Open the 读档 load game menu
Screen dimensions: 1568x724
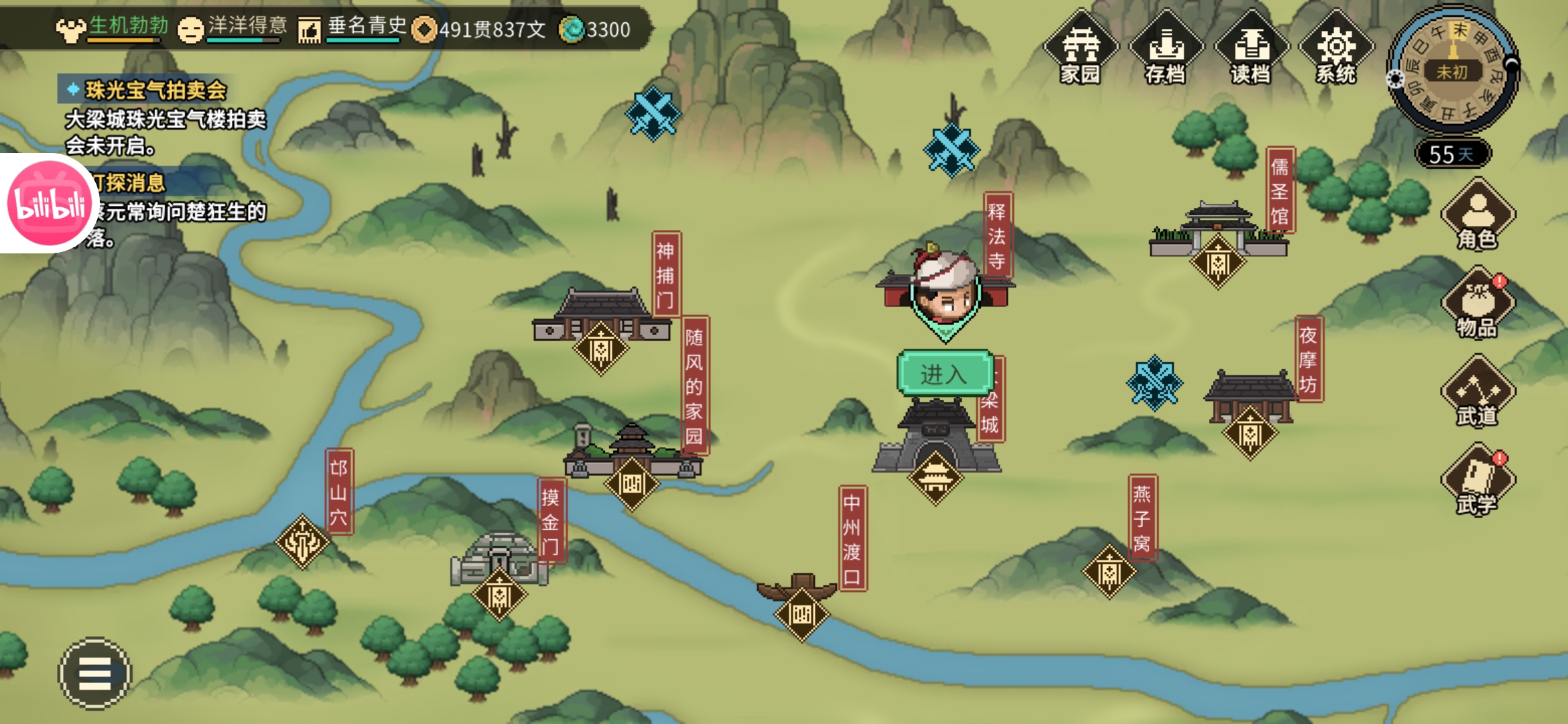1250,48
